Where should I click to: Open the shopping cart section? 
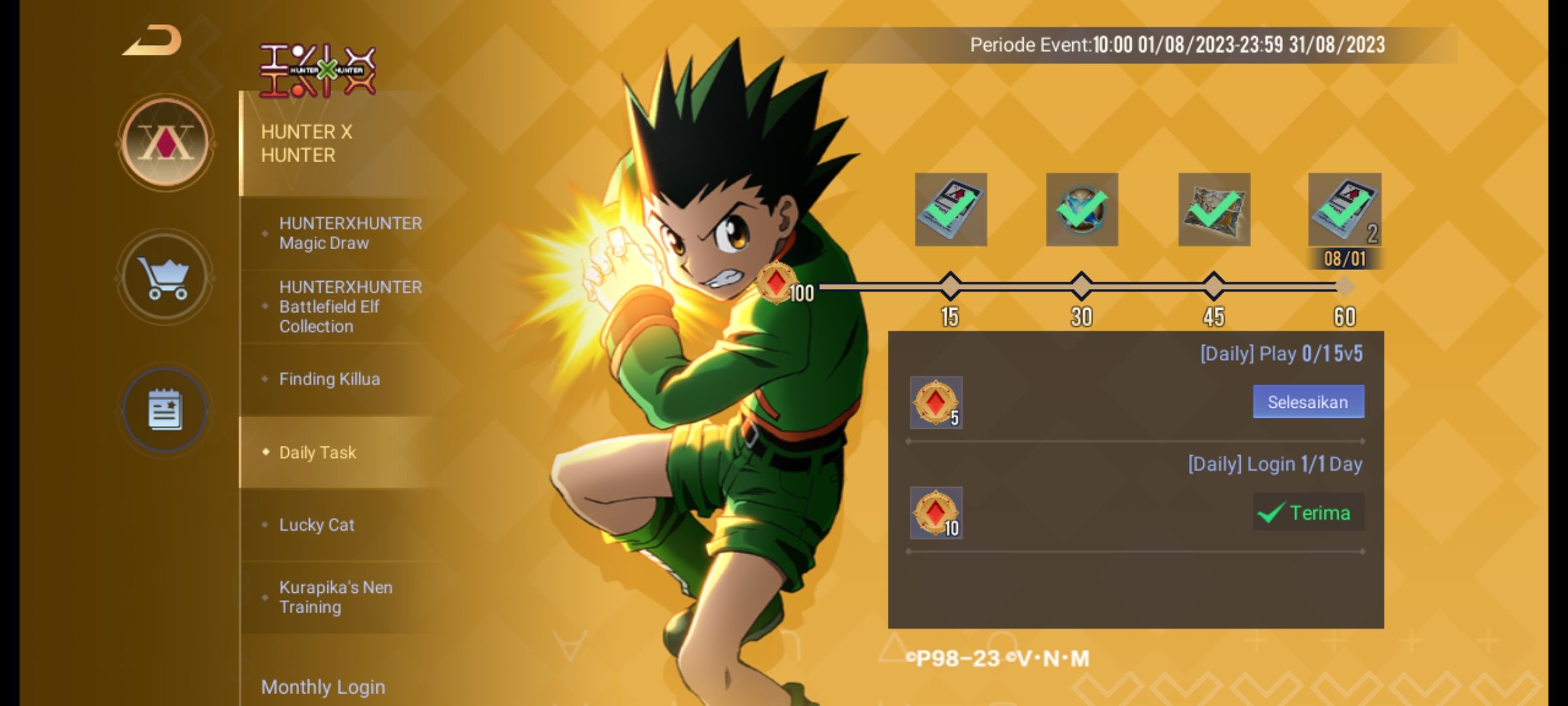click(165, 277)
